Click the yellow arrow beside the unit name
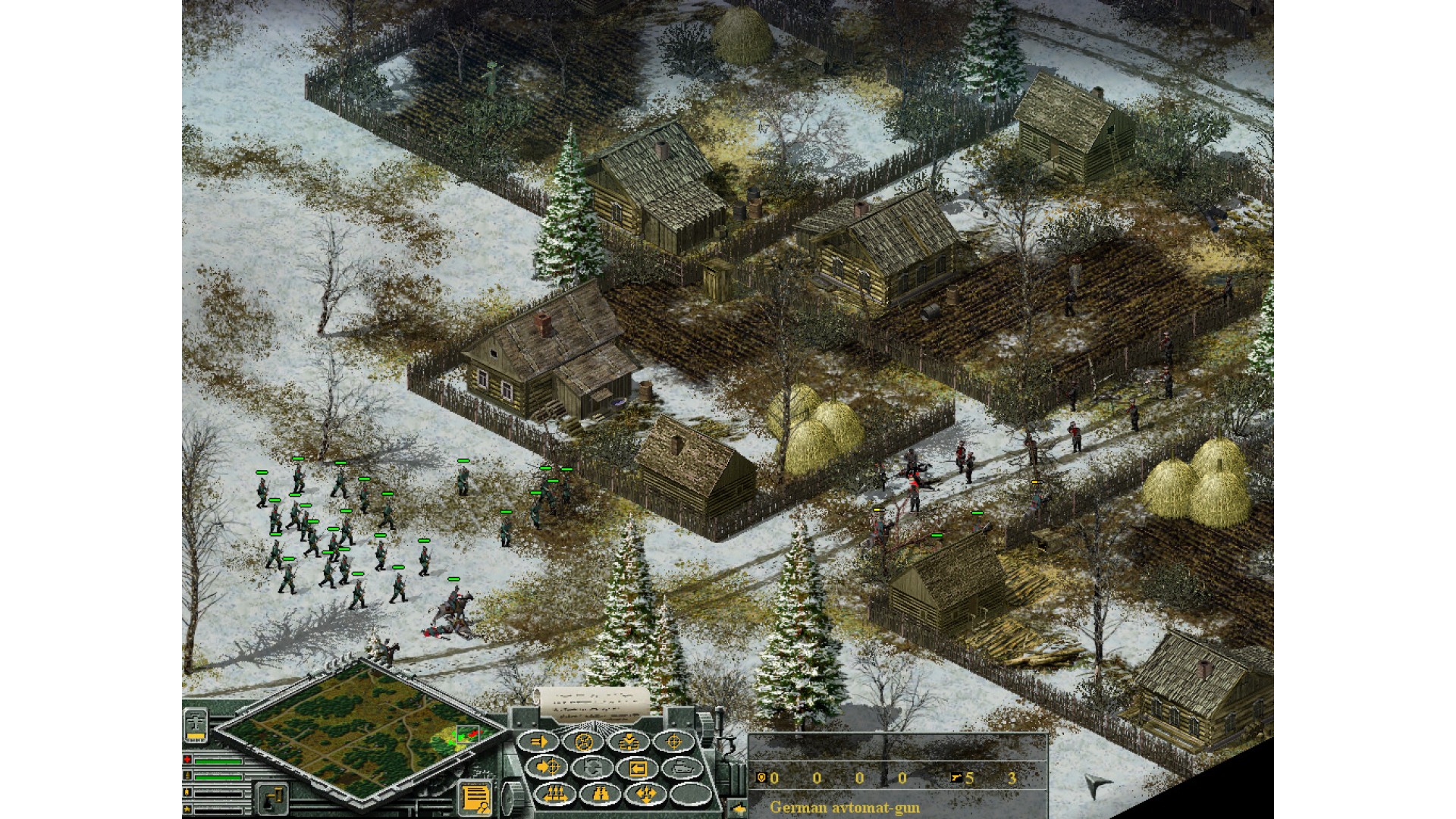The image size is (1456, 819). pos(736,807)
